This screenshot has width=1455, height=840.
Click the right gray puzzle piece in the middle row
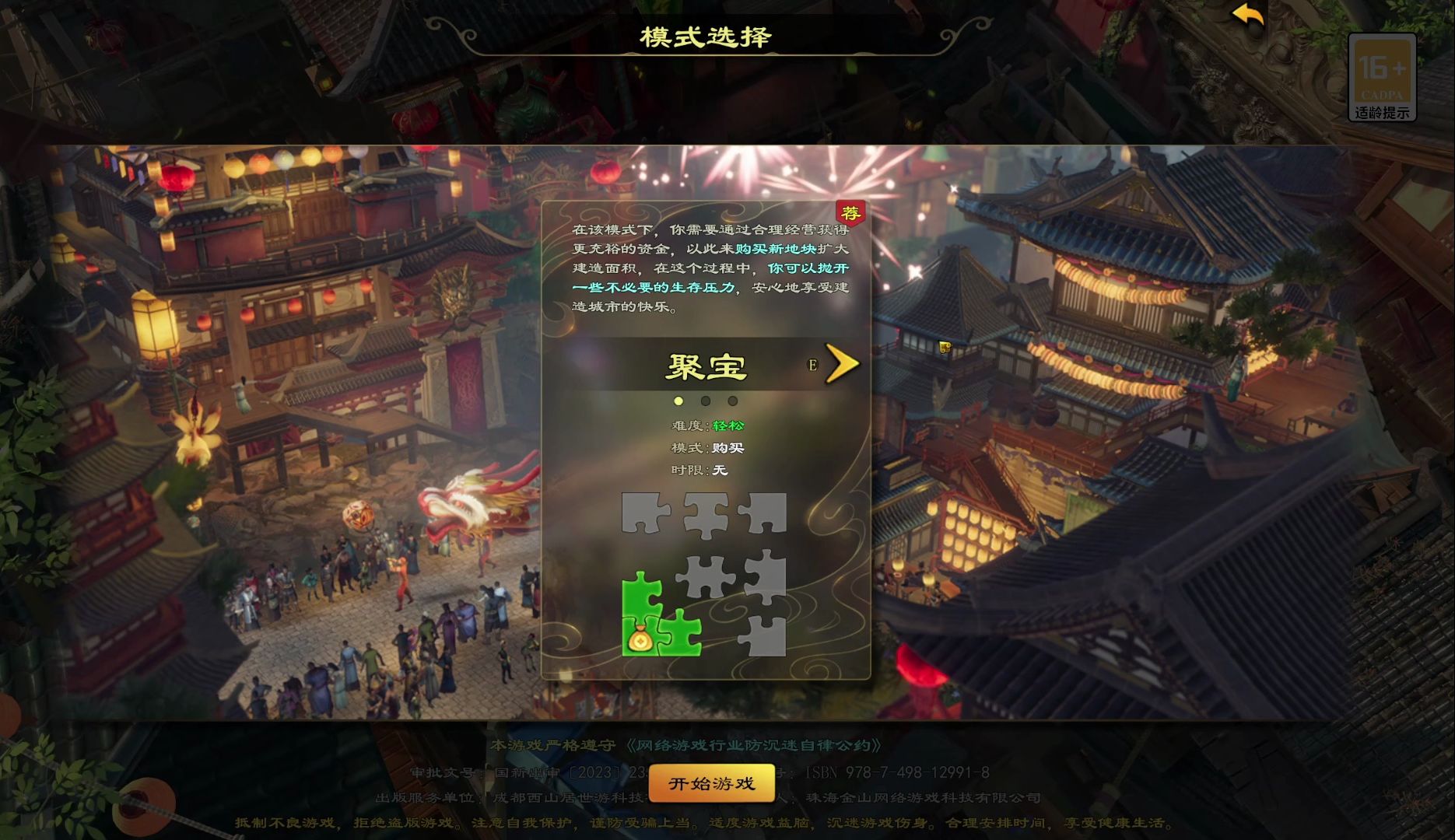tap(765, 576)
